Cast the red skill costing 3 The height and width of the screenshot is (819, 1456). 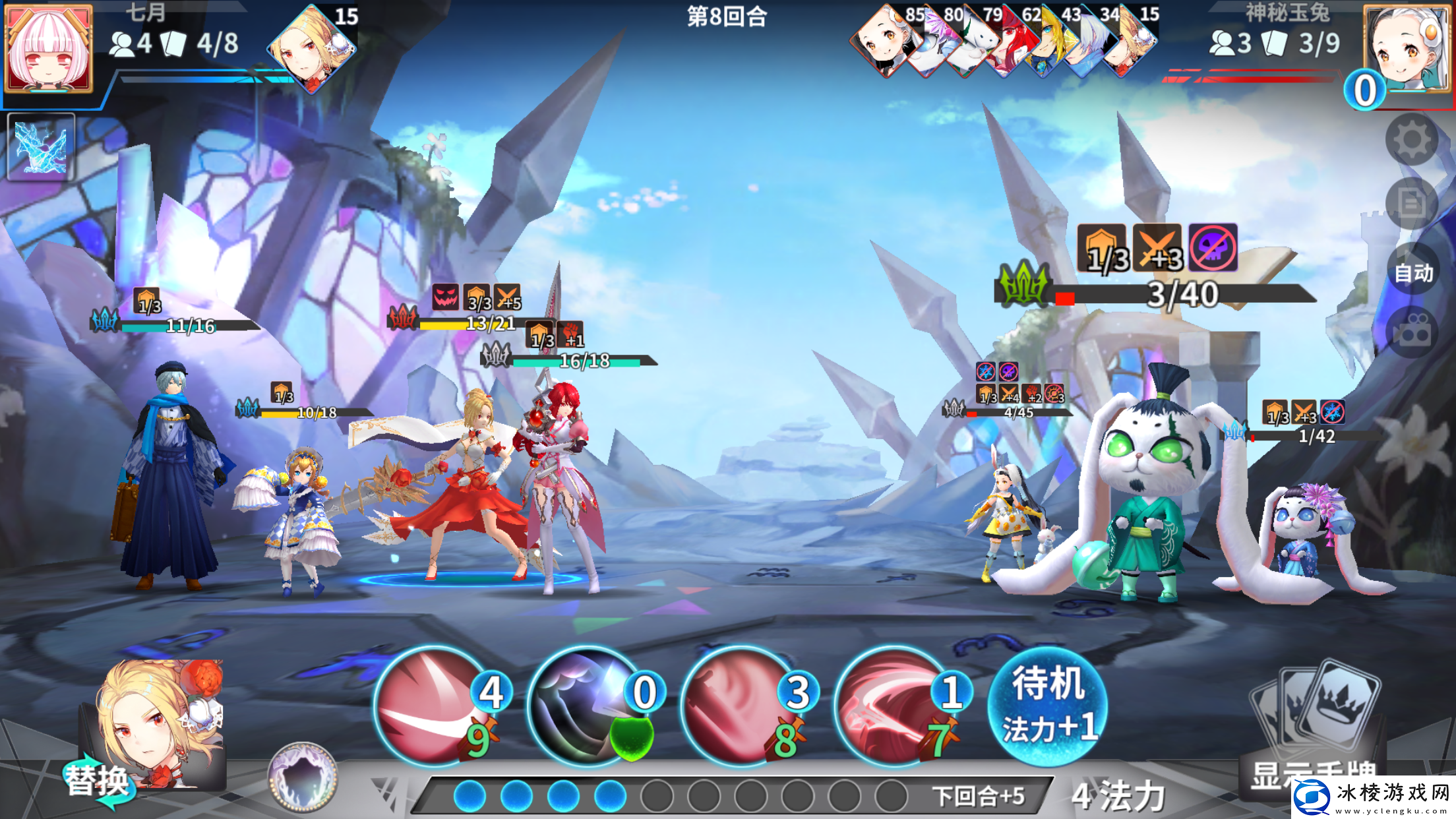(x=740, y=707)
